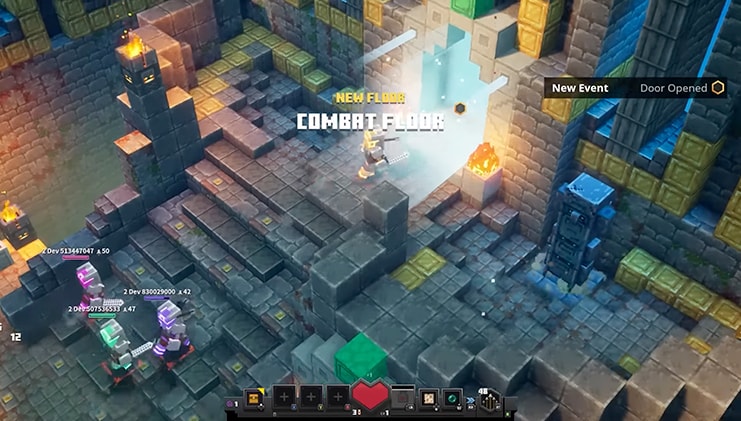Select the arrow quiver ammo slot
Image resolution: width=741 pixels, height=421 pixels.
[x=492, y=399]
